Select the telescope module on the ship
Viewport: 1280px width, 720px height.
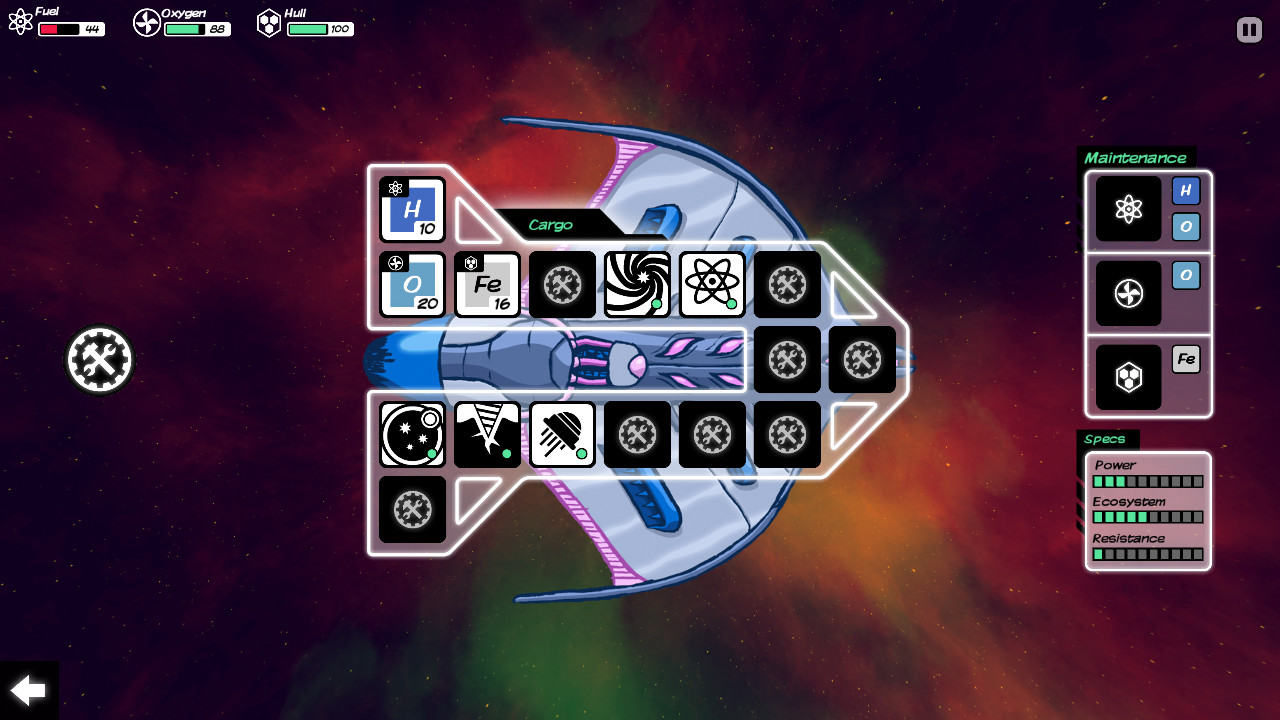411,435
